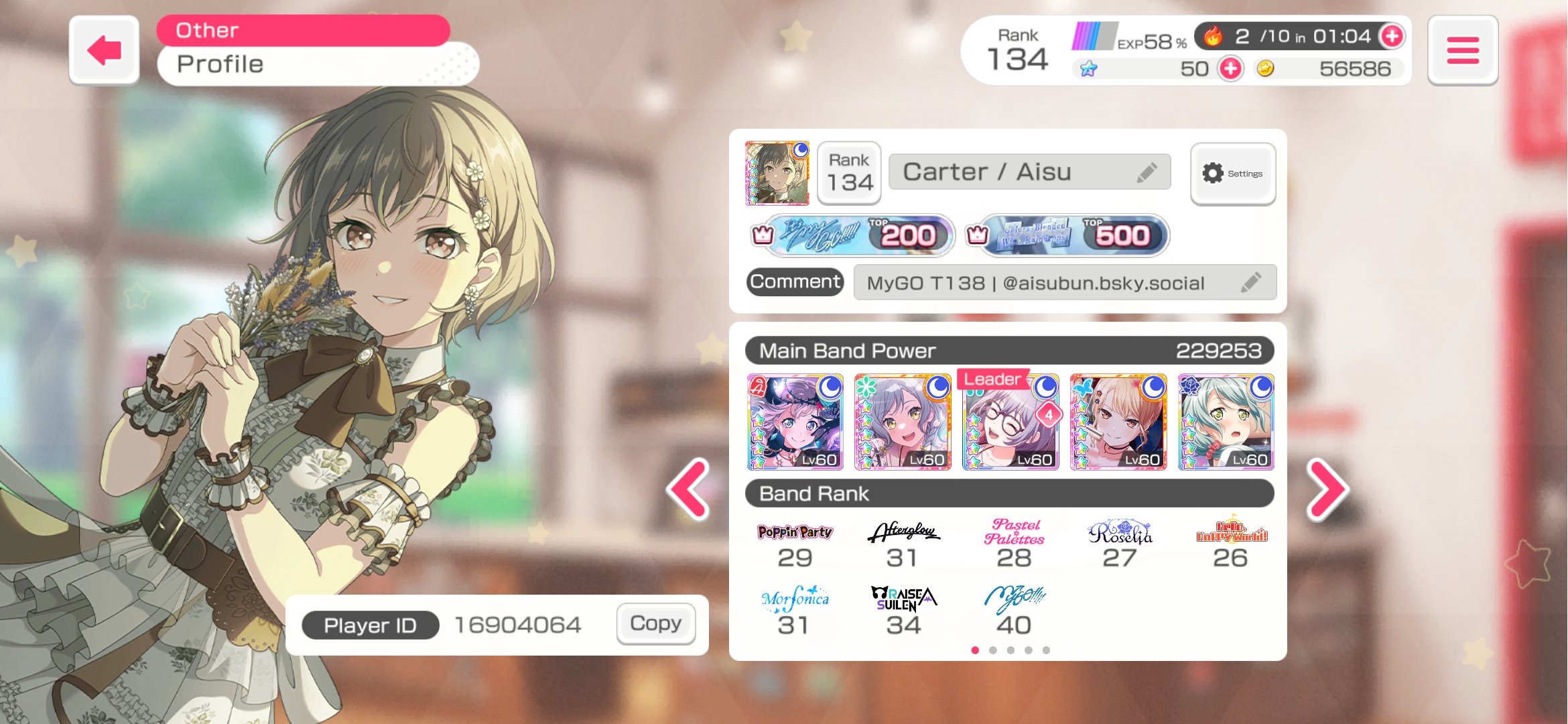Viewport: 1568px width, 724px height.
Task: Edit the profile comment field
Action: (1250, 282)
